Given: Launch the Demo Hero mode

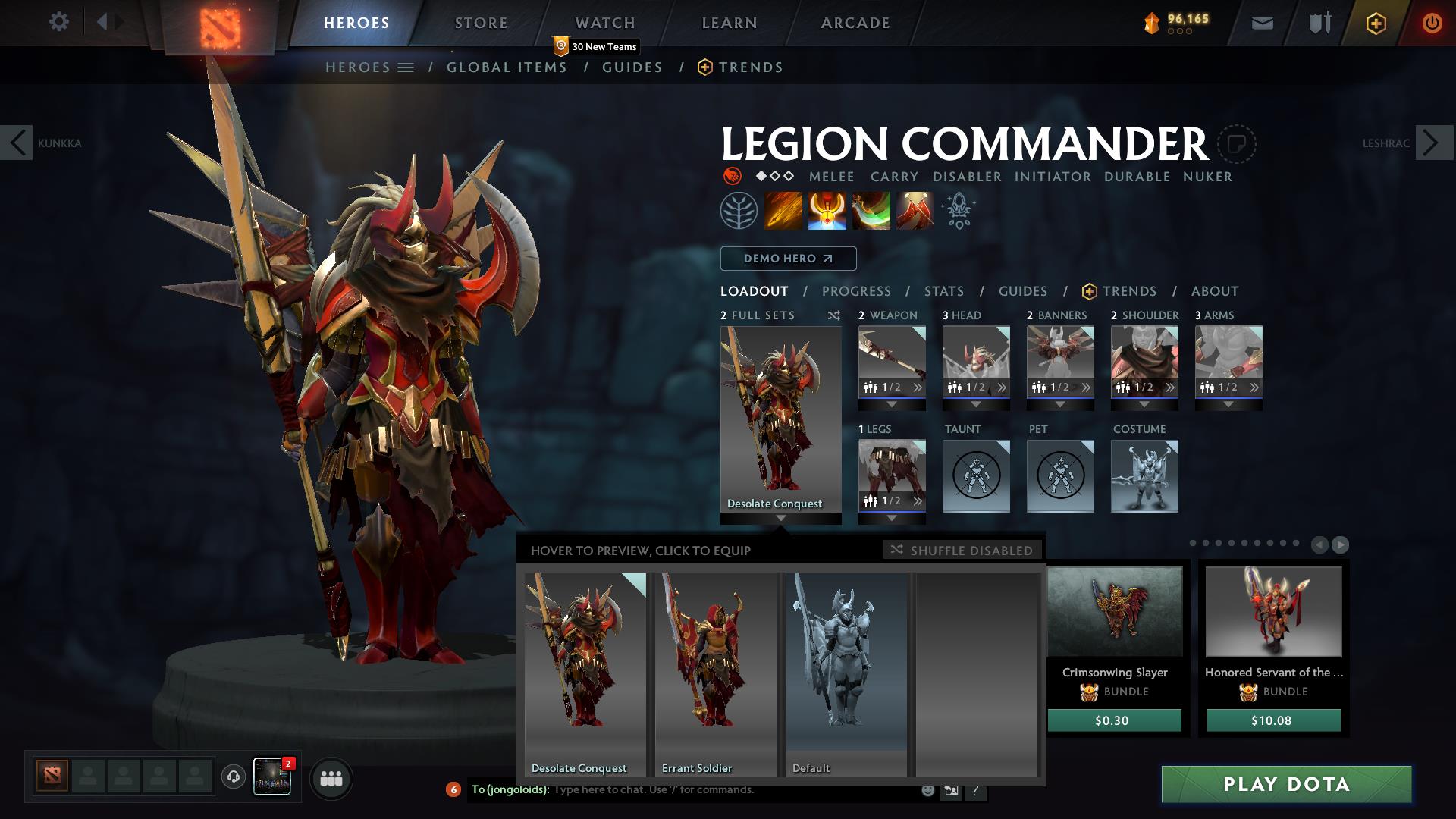Looking at the screenshot, I should pos(788,259).
